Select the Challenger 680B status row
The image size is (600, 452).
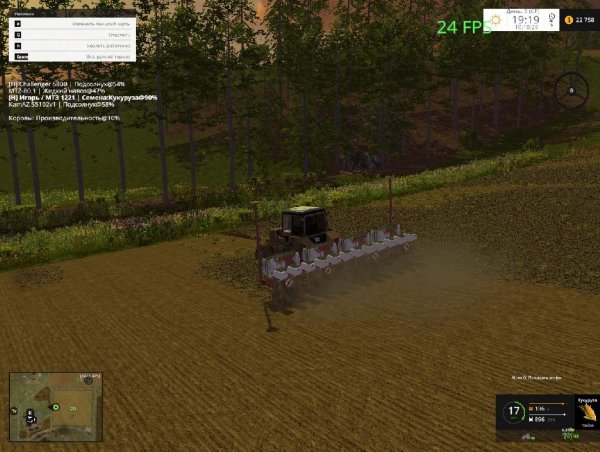[66, 83]
